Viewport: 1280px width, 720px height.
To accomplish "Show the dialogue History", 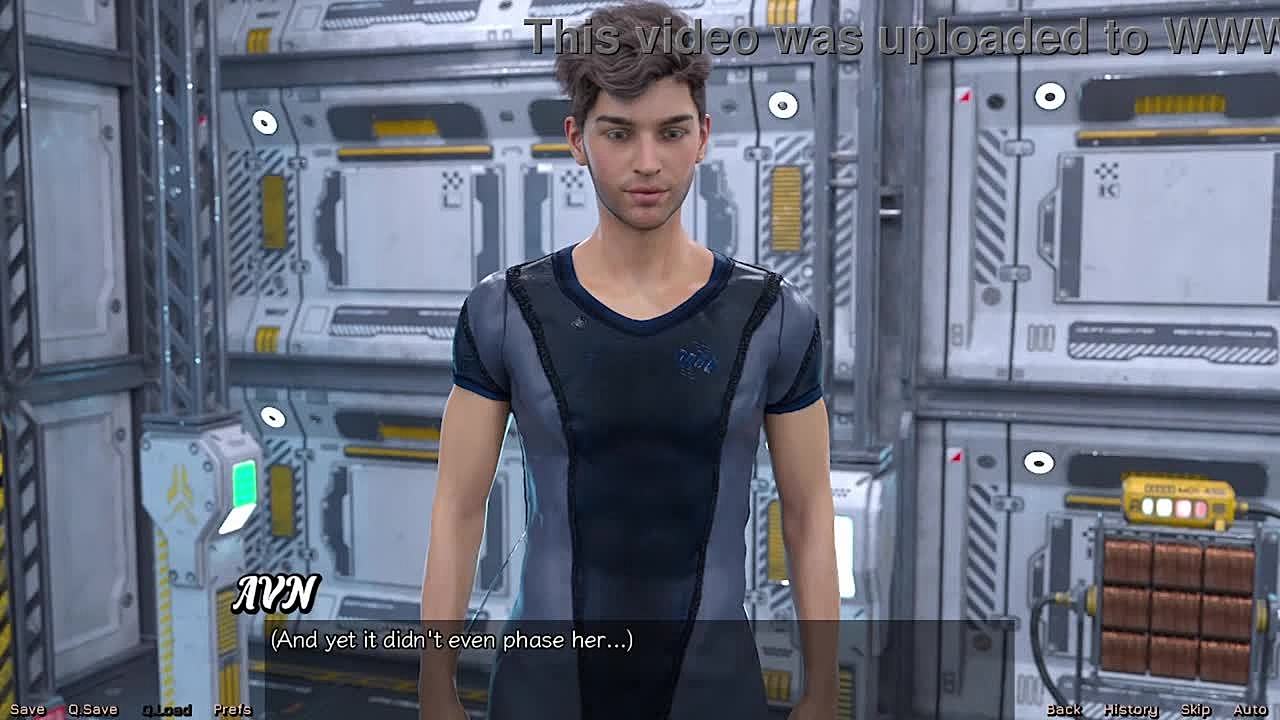I will click(x=1131, y=709).
